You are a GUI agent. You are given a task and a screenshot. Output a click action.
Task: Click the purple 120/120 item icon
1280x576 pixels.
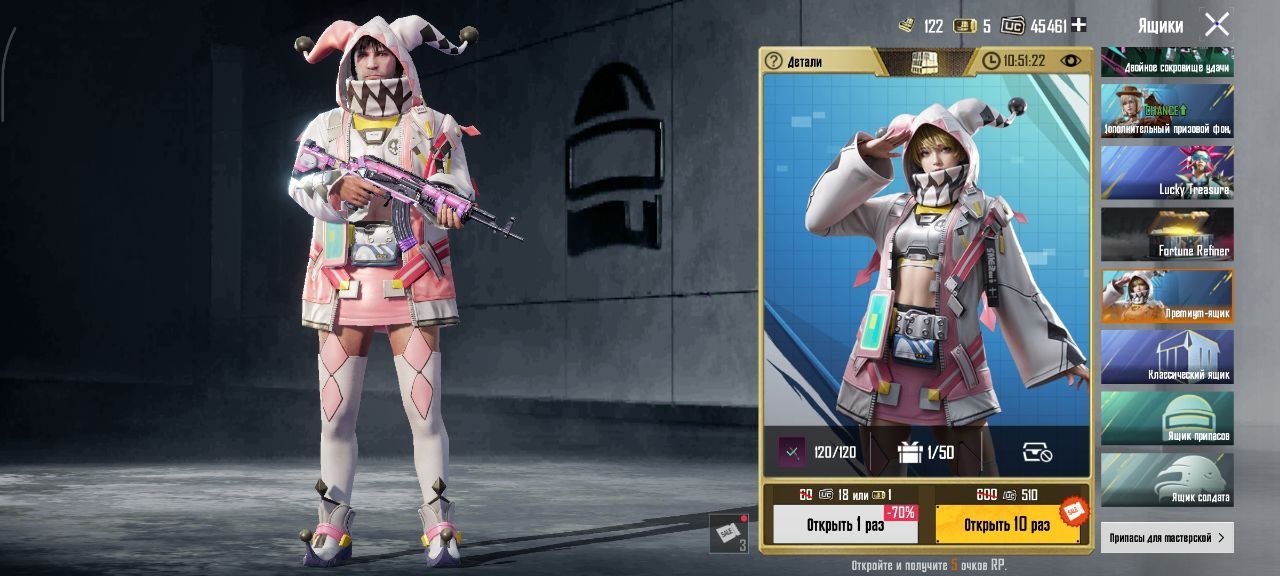[x=792, y=452]
